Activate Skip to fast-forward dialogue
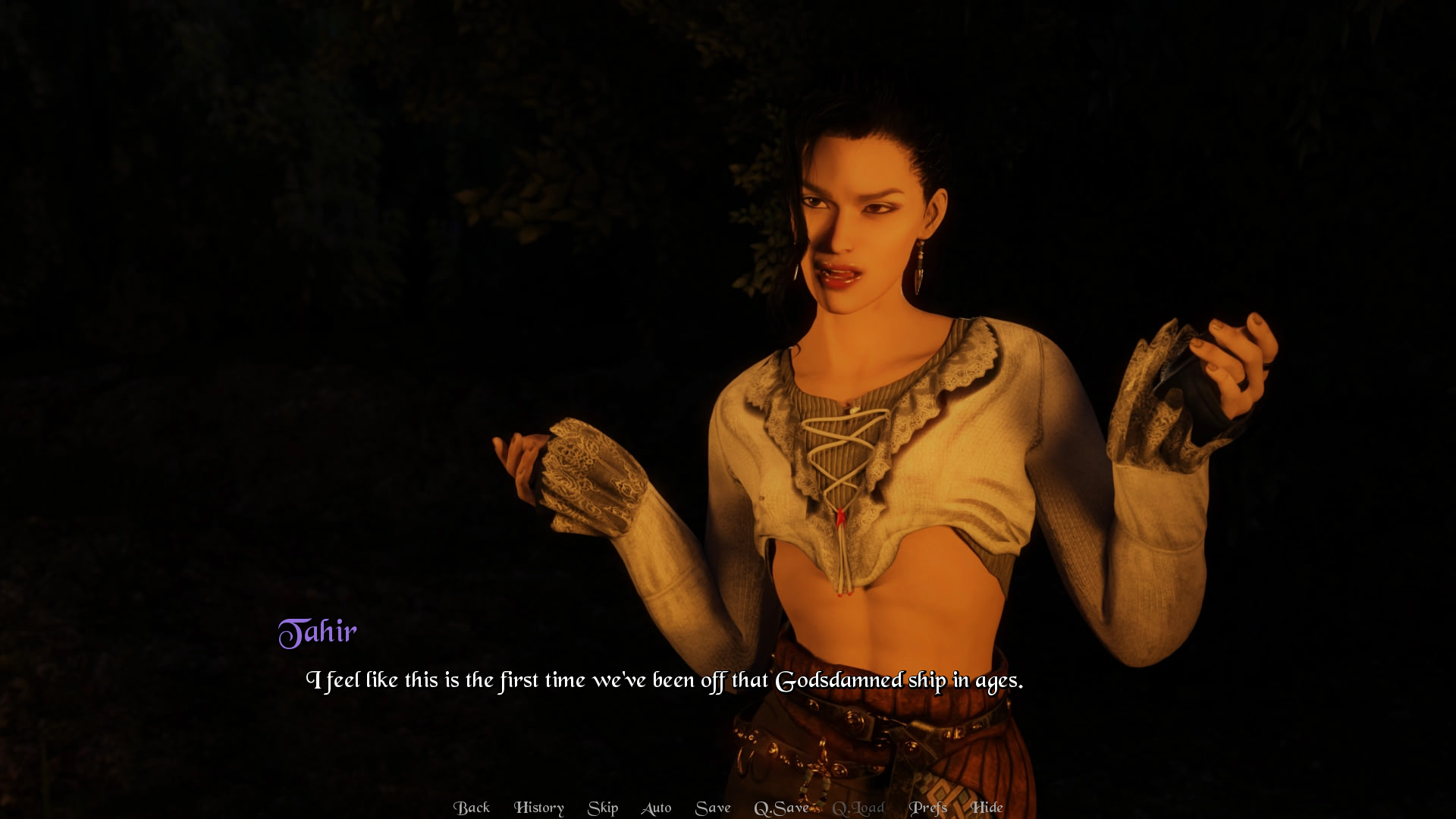Image resolution: width=1456 pixels, height=819 pixels. tap(603, 808)
